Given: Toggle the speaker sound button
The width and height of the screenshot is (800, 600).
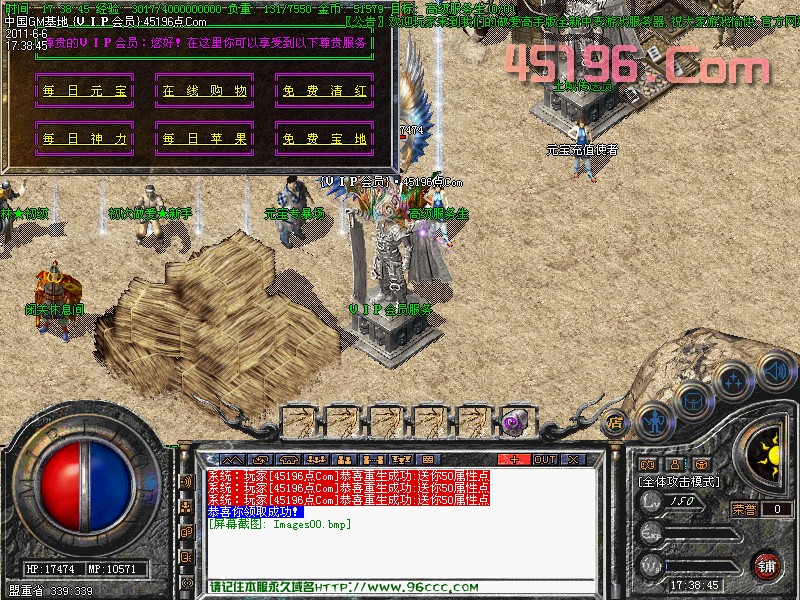Looking at the screenshot, I should (x=775, y=370).
